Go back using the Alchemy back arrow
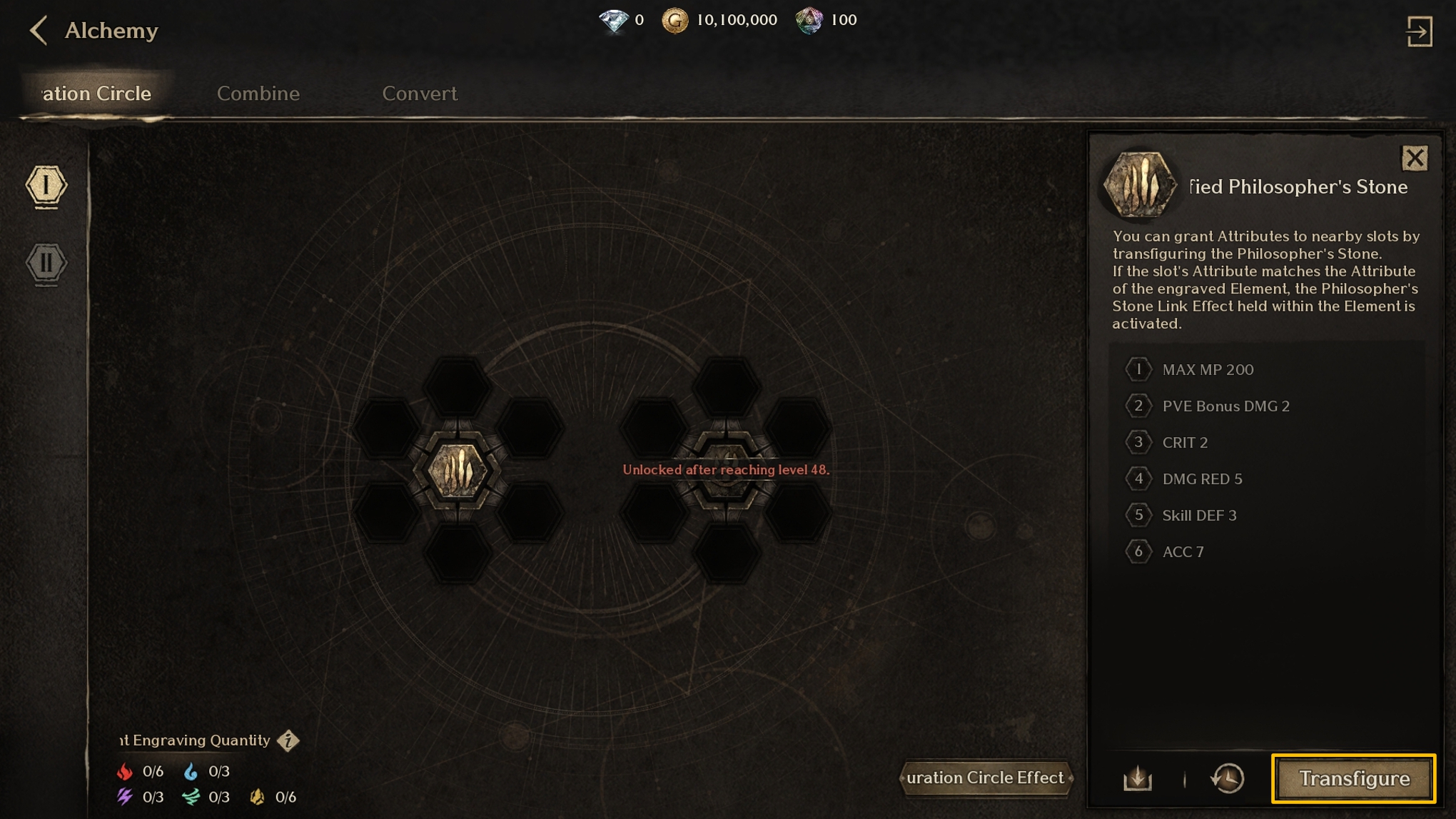The height and width of the screenshot is (819, 1456). pyautogui.click(x=39, y=31)
